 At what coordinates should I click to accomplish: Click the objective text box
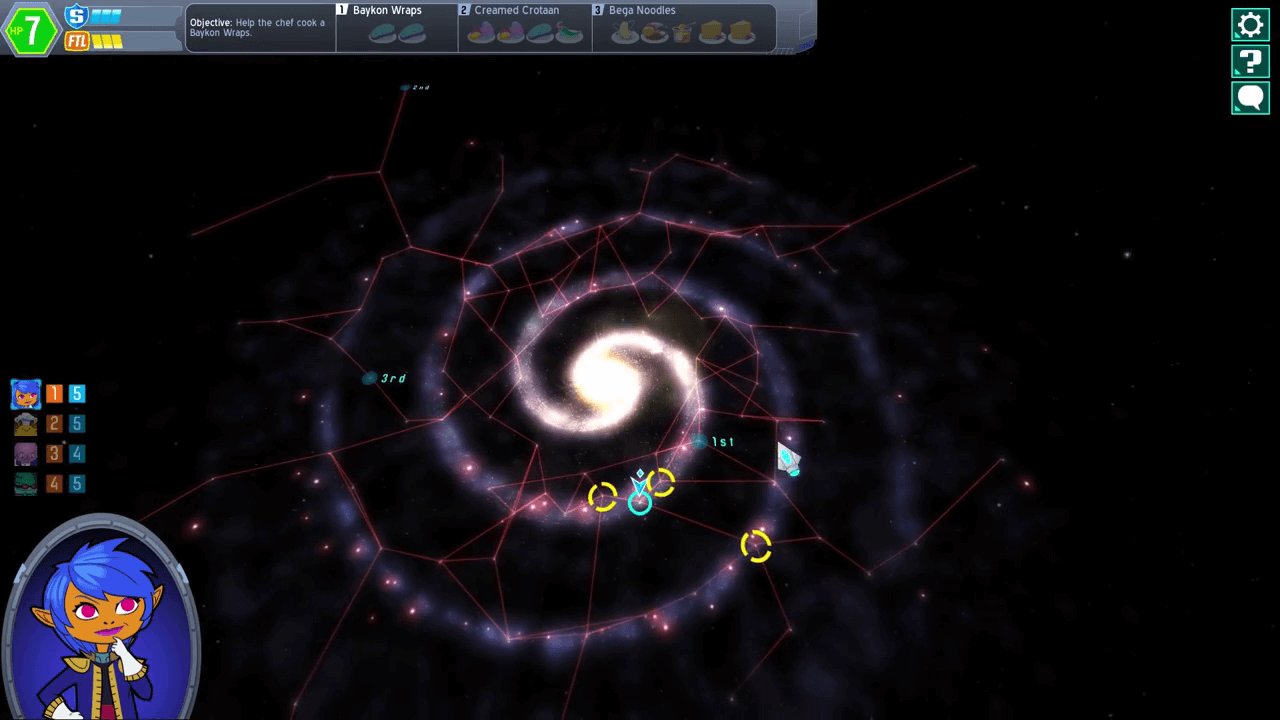point(259,27)
